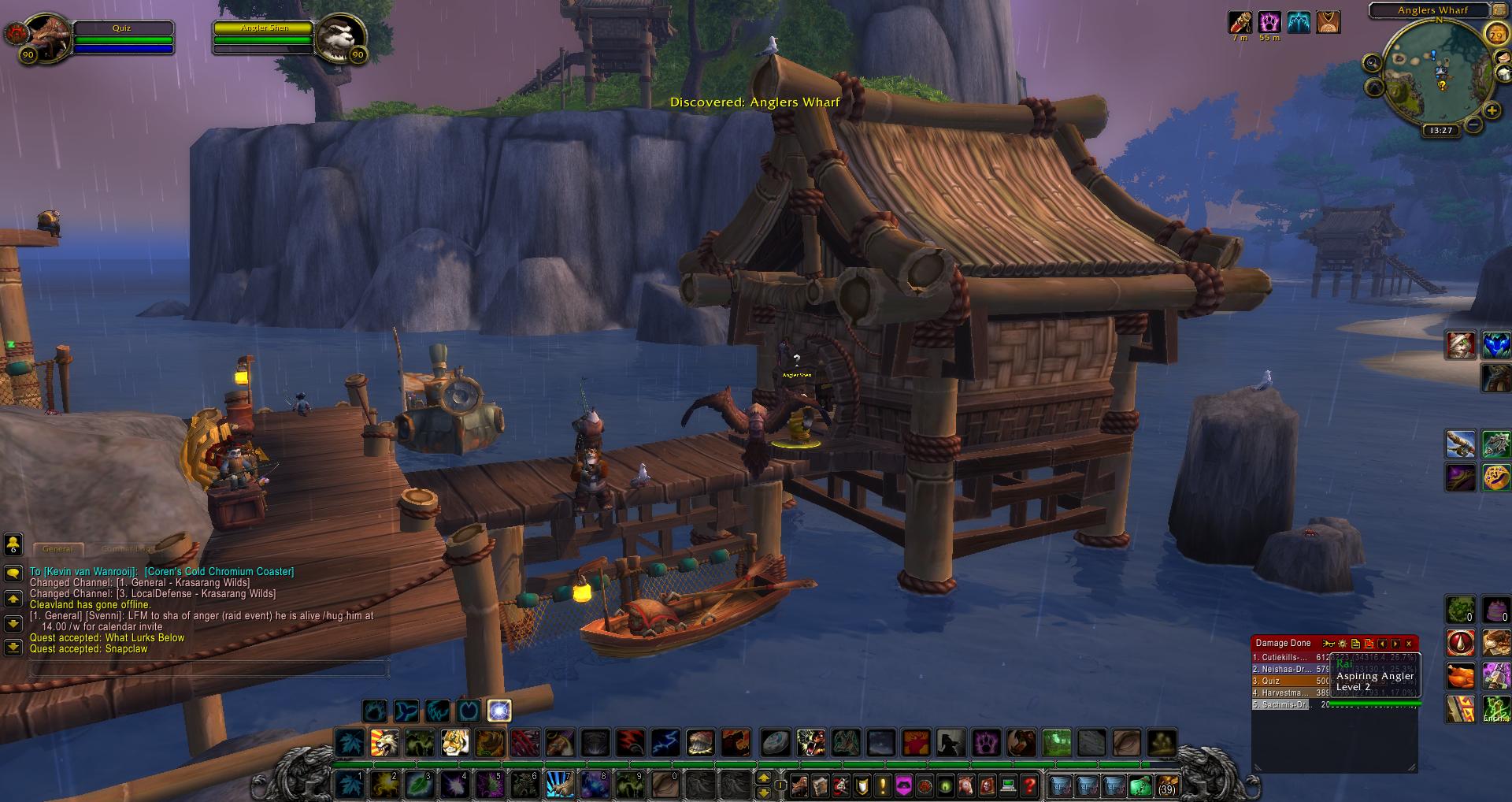Select the Quiz player unit frame
The width and height of the screenshot is (1512, 802).
(122, 37)
